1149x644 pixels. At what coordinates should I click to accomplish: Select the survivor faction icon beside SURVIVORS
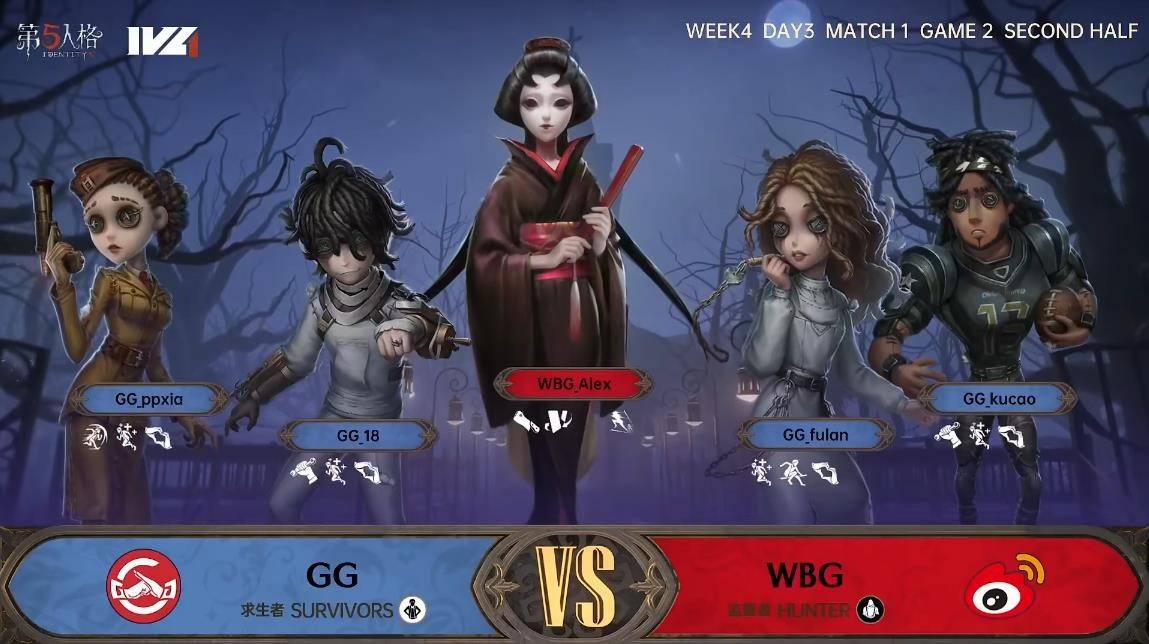(411, 609)
